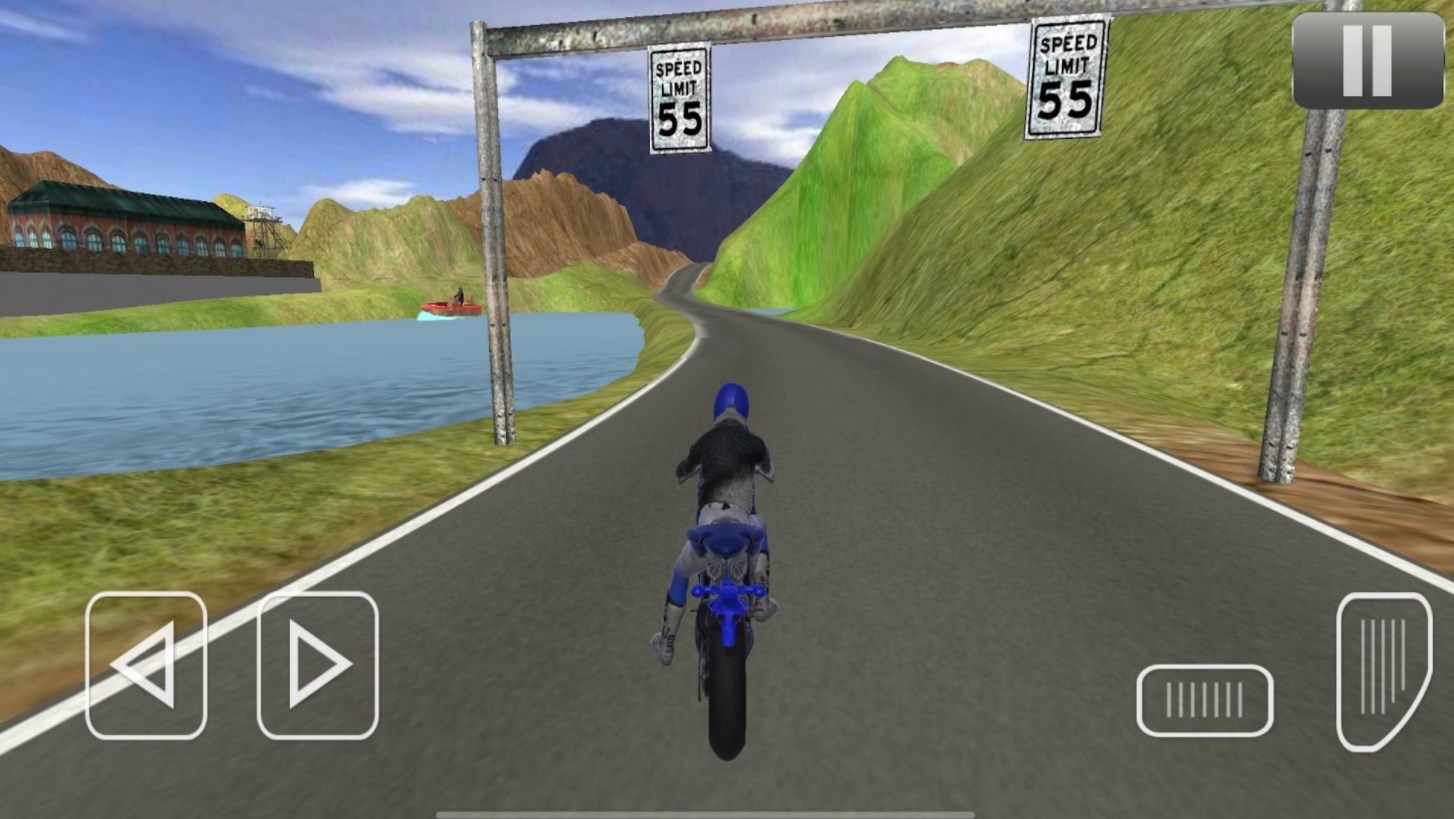Screen dimensions: 1454x819
Task: Tap the horizontal brake pedal
Action: [1204, 700]
